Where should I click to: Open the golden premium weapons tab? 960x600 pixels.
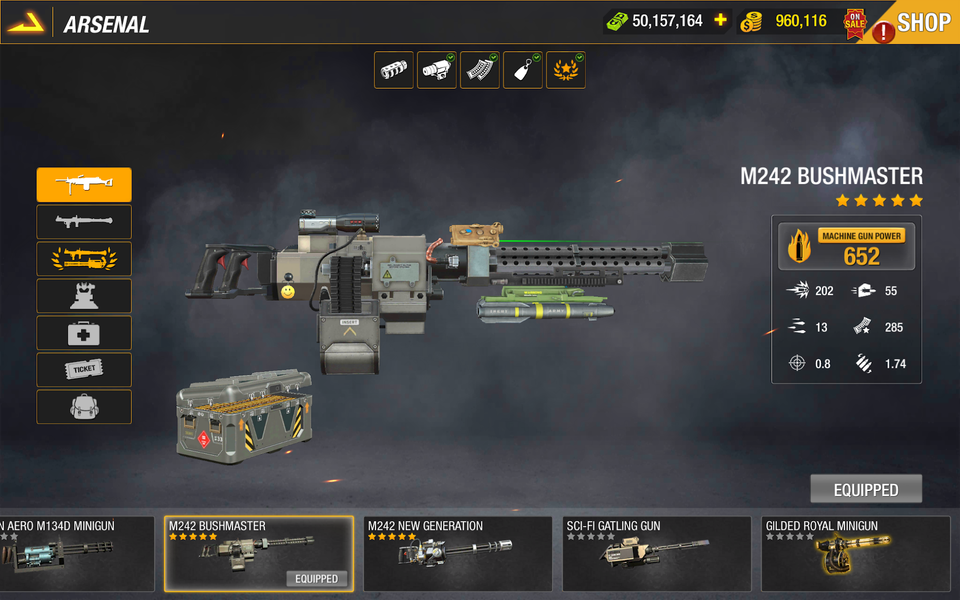(84, 259)
